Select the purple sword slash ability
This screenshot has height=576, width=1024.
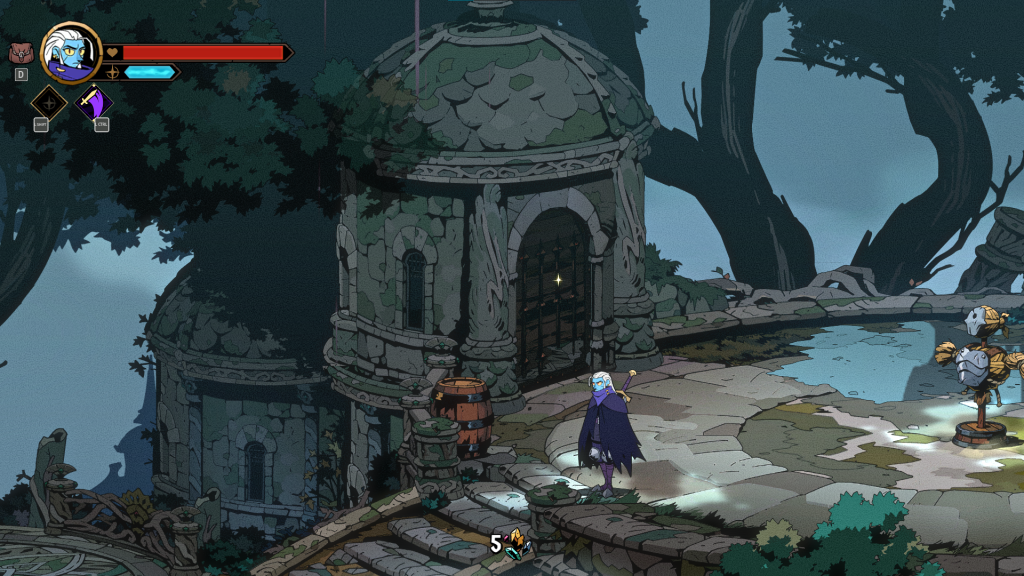pyautogui.click(x=95, y=103)
